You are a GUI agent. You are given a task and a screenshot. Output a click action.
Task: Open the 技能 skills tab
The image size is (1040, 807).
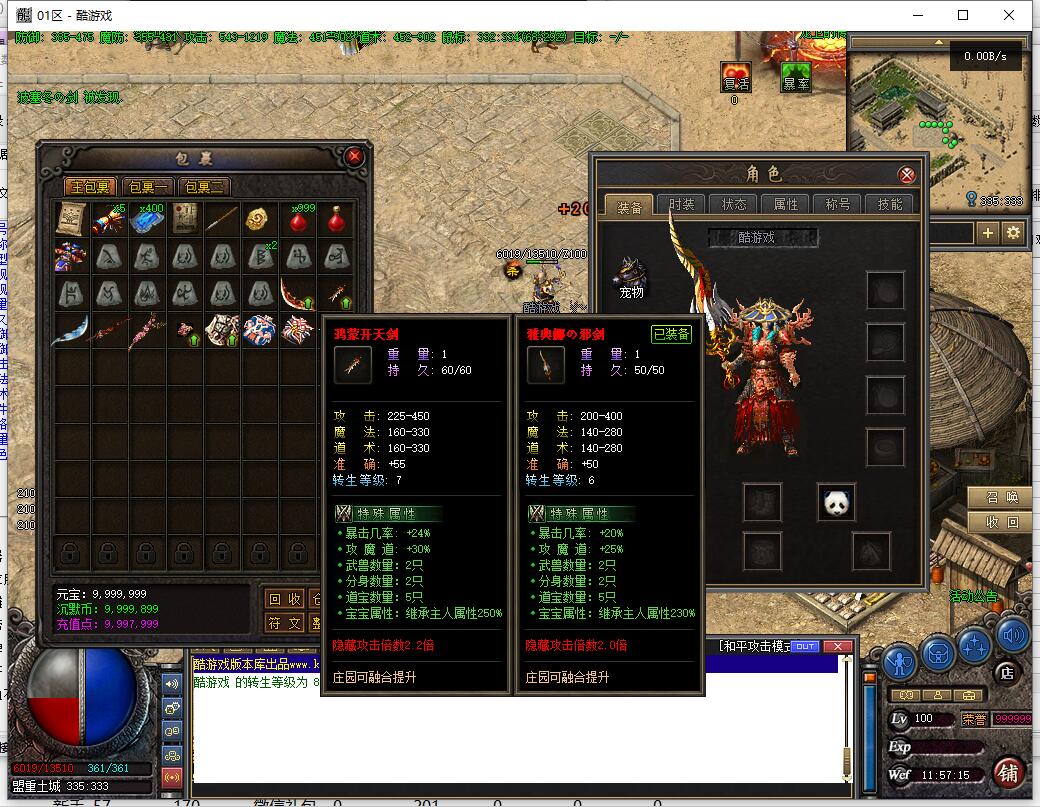point(890,204)
